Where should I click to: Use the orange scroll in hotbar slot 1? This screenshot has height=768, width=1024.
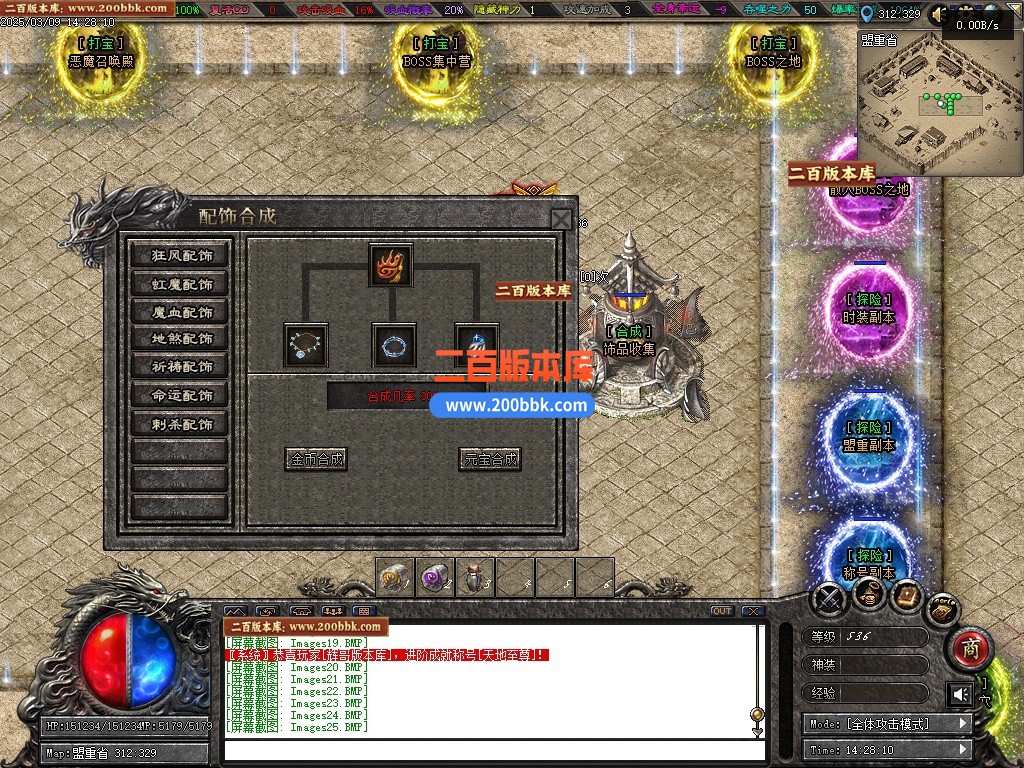tap(394, 577)
